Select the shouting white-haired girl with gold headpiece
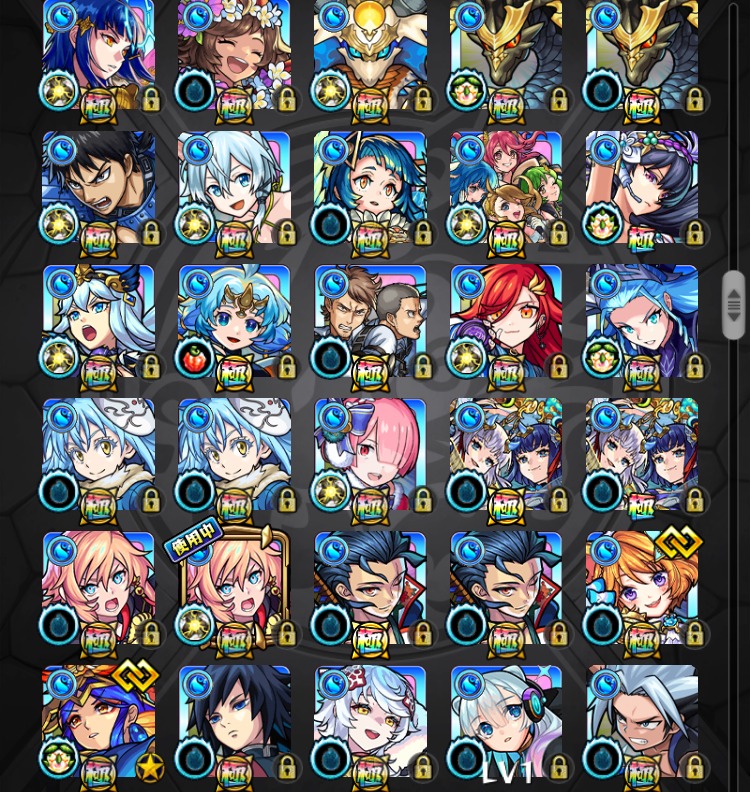This screenshot has height=792, width=750. point(98,322)
